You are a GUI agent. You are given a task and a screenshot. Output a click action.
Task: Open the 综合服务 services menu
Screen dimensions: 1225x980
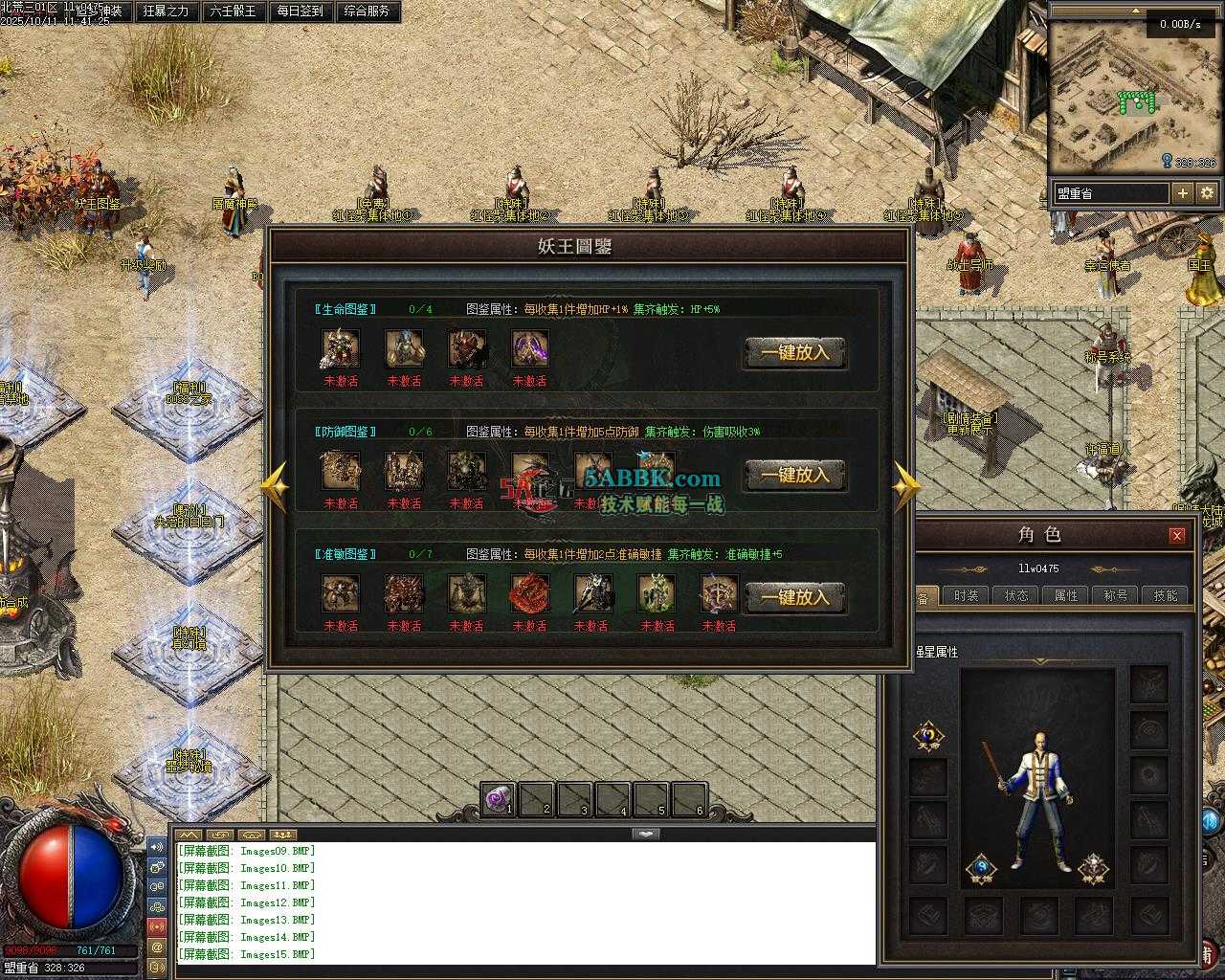(x=367, y=11)
